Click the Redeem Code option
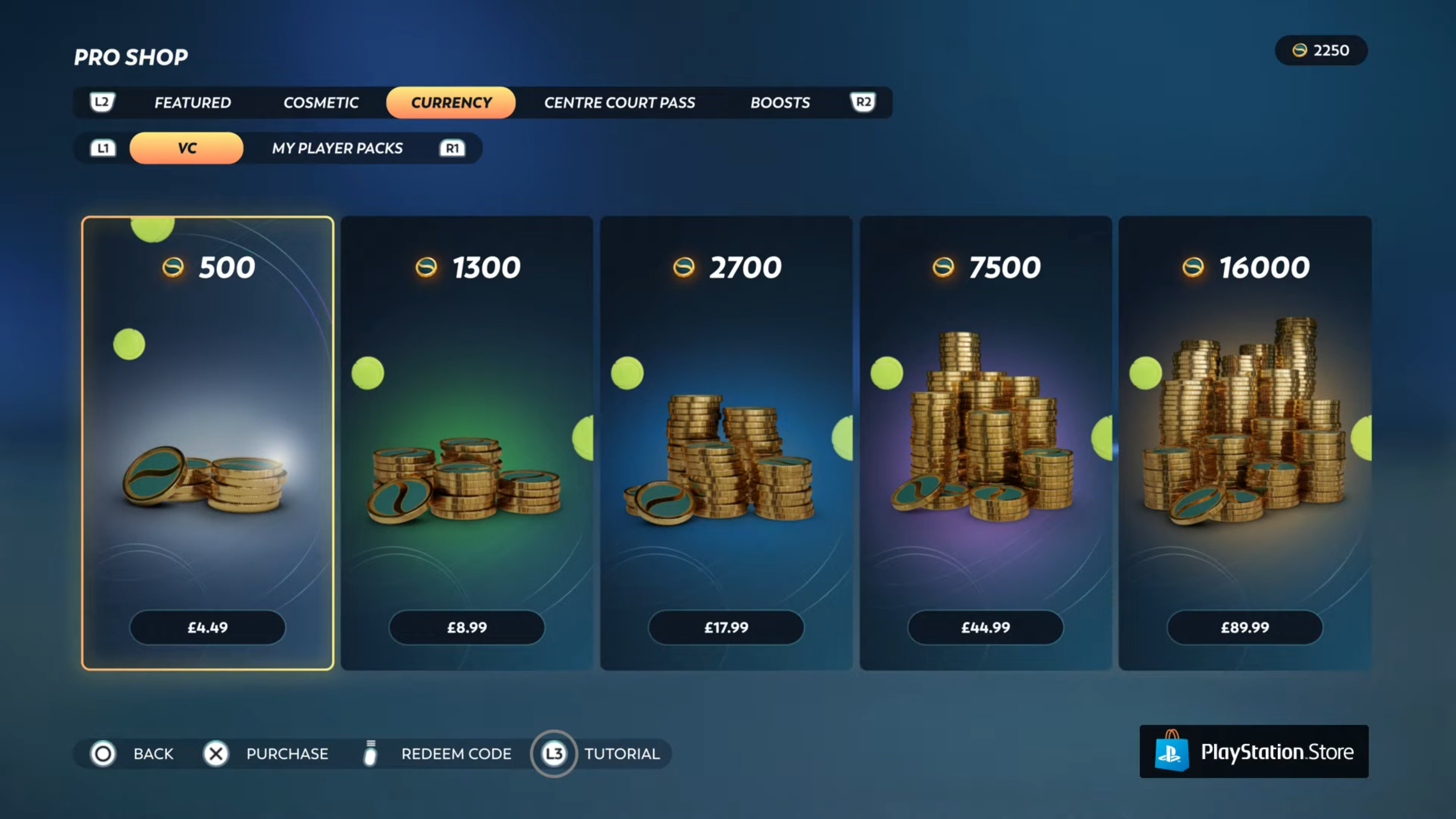This screenshot has width=1456, height=819. [456, 753]
